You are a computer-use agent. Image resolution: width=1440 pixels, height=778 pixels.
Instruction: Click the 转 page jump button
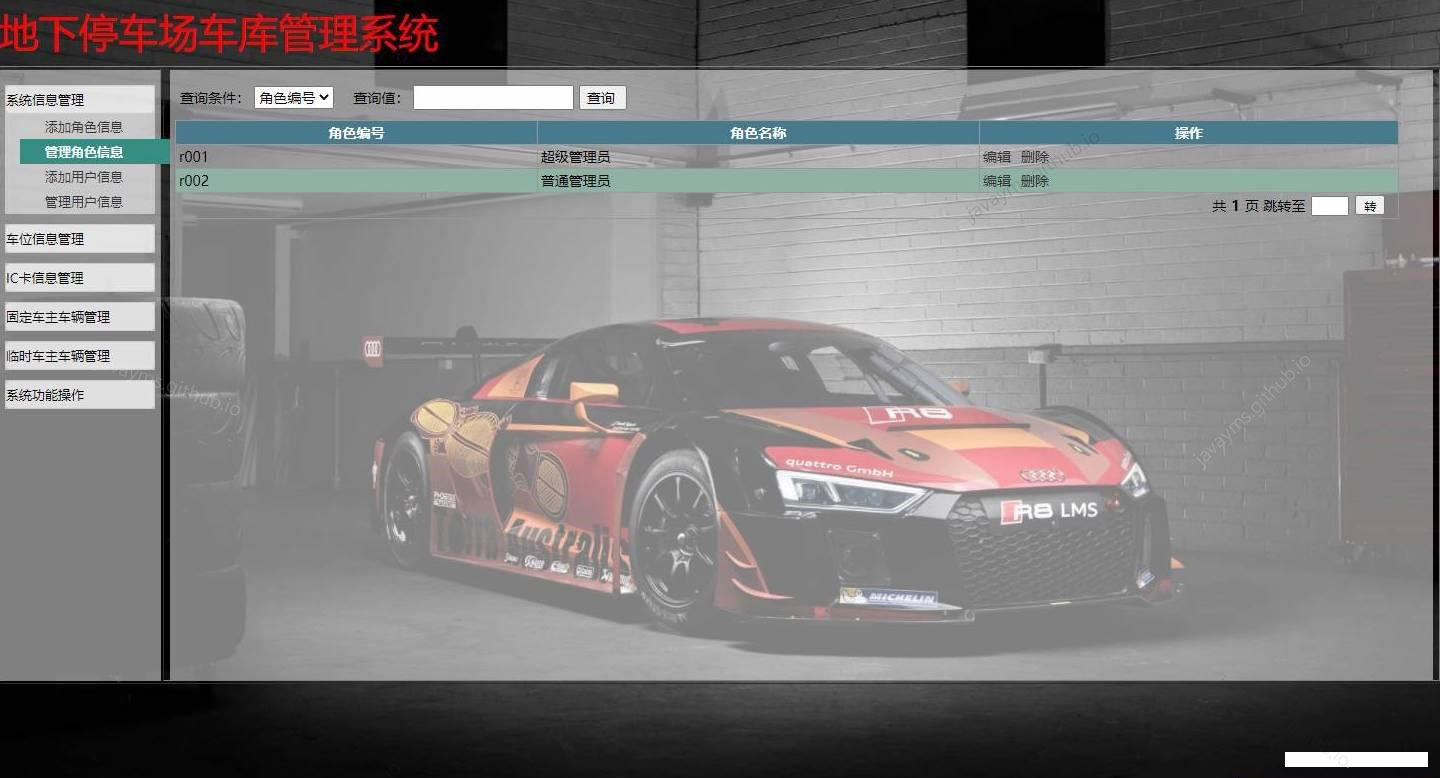point(1370,206)
